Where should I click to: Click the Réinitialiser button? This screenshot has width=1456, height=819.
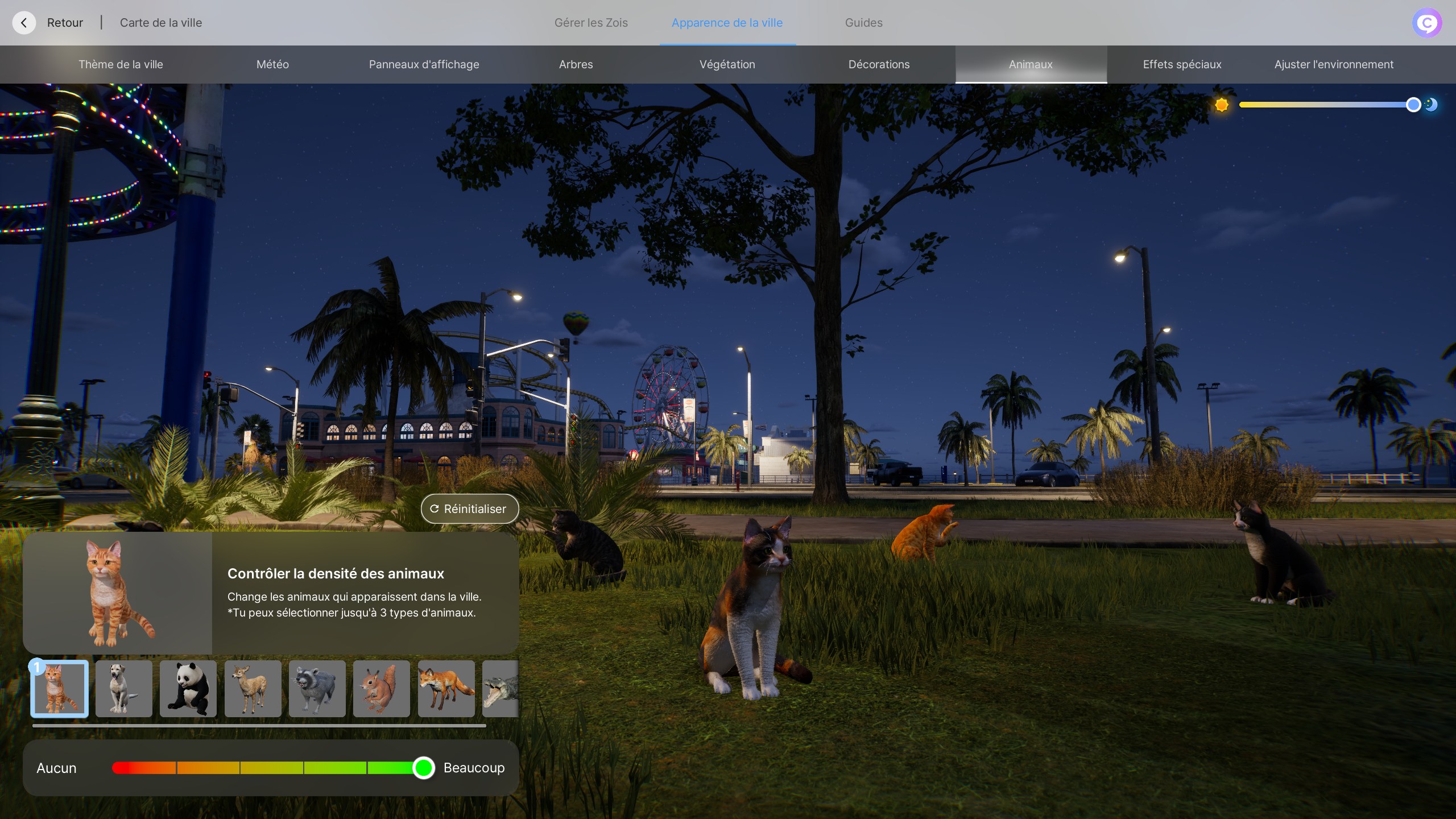(x=469, y=508)
